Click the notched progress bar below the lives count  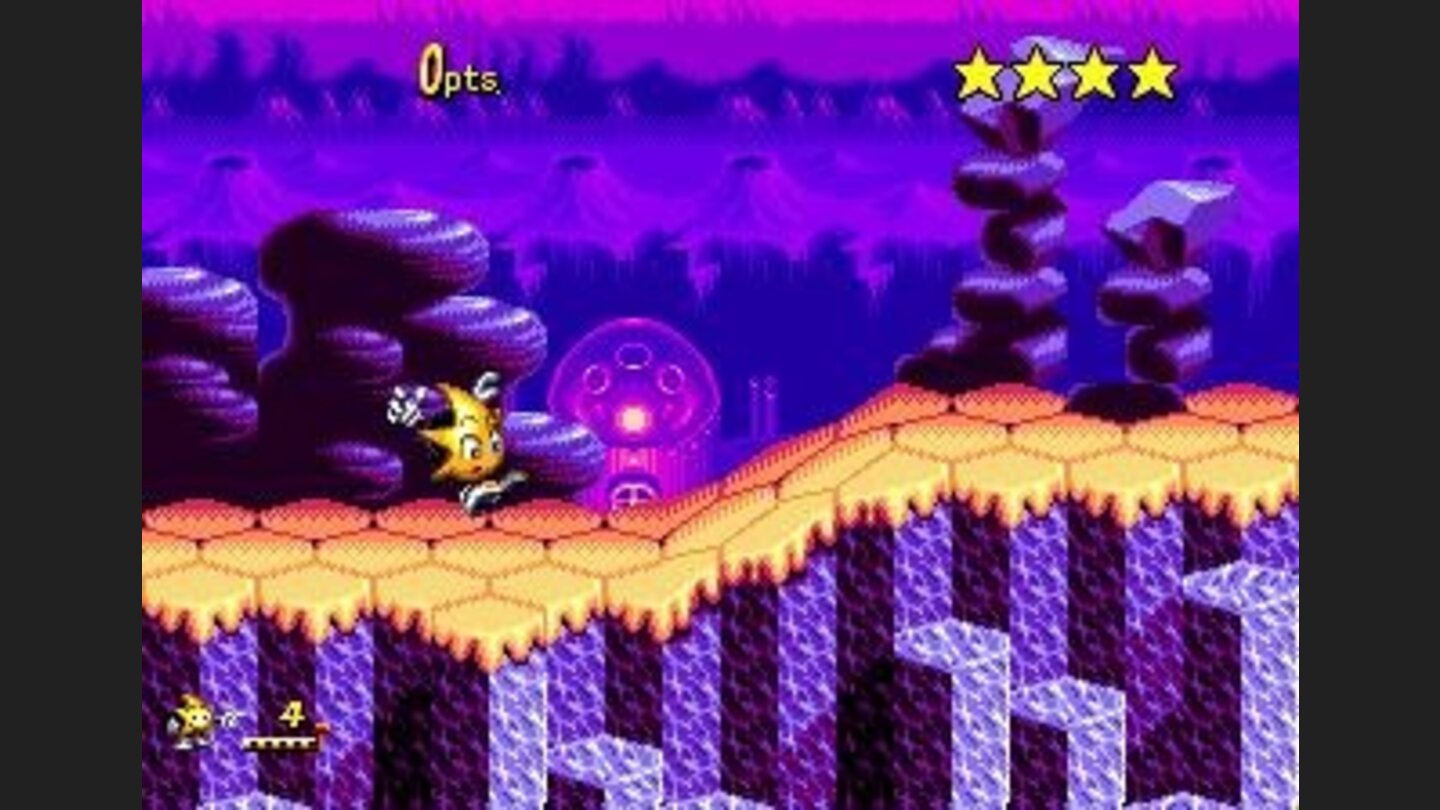tap(280, 745)
